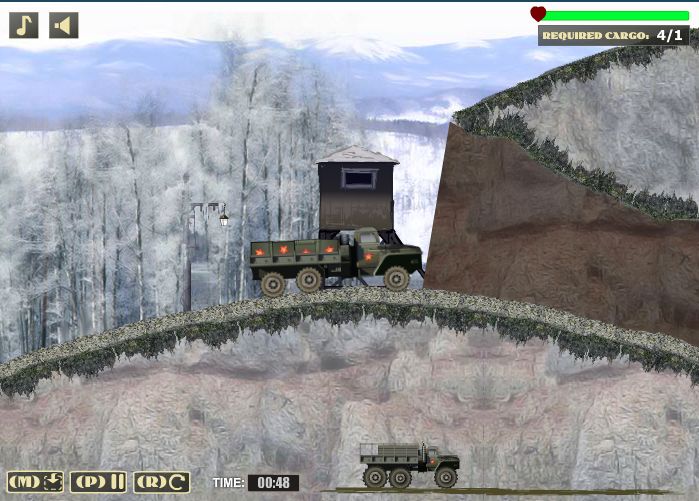This screenshot has height=501, width=699.
Task: Restart the level with the (R) button
Action: (x=162, y=482)
